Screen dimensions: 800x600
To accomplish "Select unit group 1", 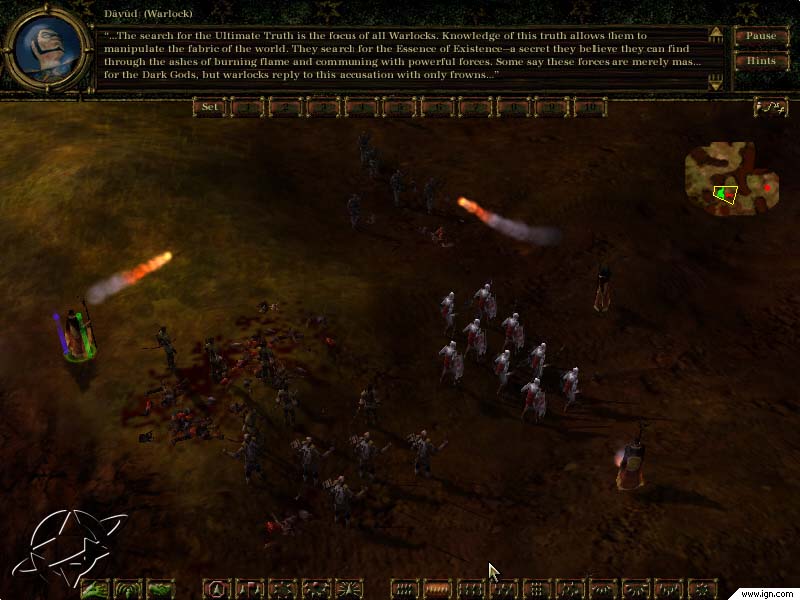I will click(x=247, y=107).
